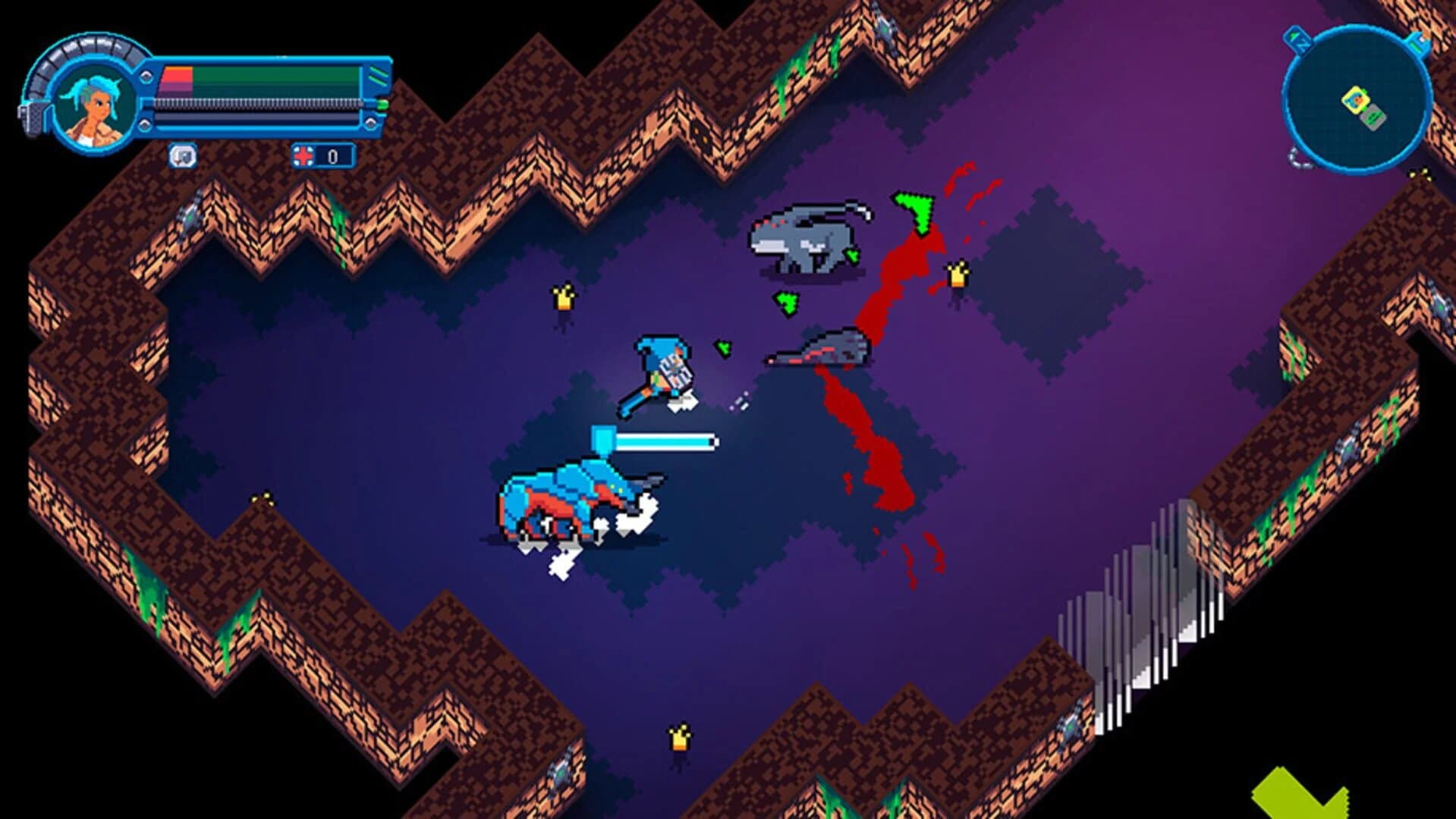Select the weapon icon below the health bar
Viewport: 1456px width, 819px height.
coord(182,155)
